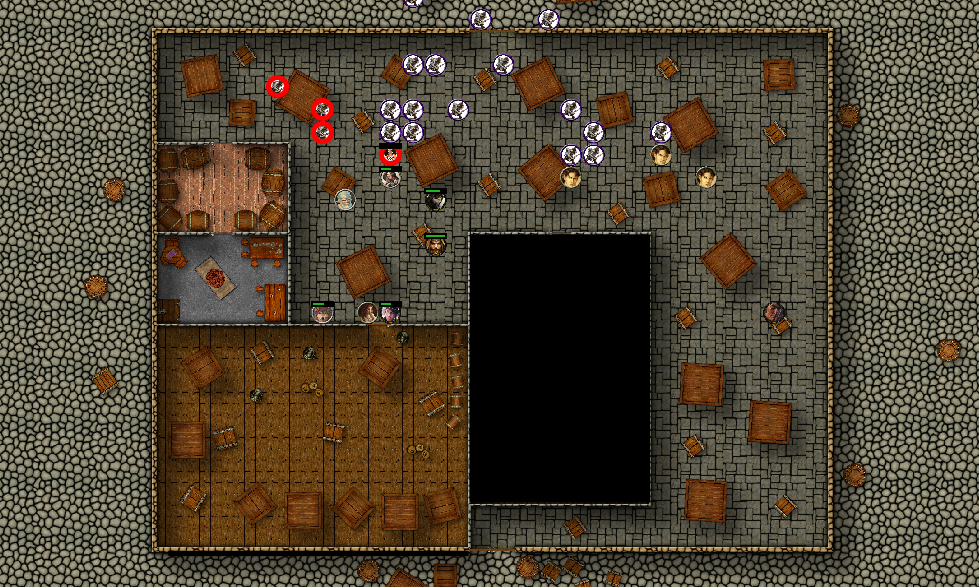The height and width of the screenshot is (587, 979).
Task: Select the white-haired elder character token
Action: (345, 199)
